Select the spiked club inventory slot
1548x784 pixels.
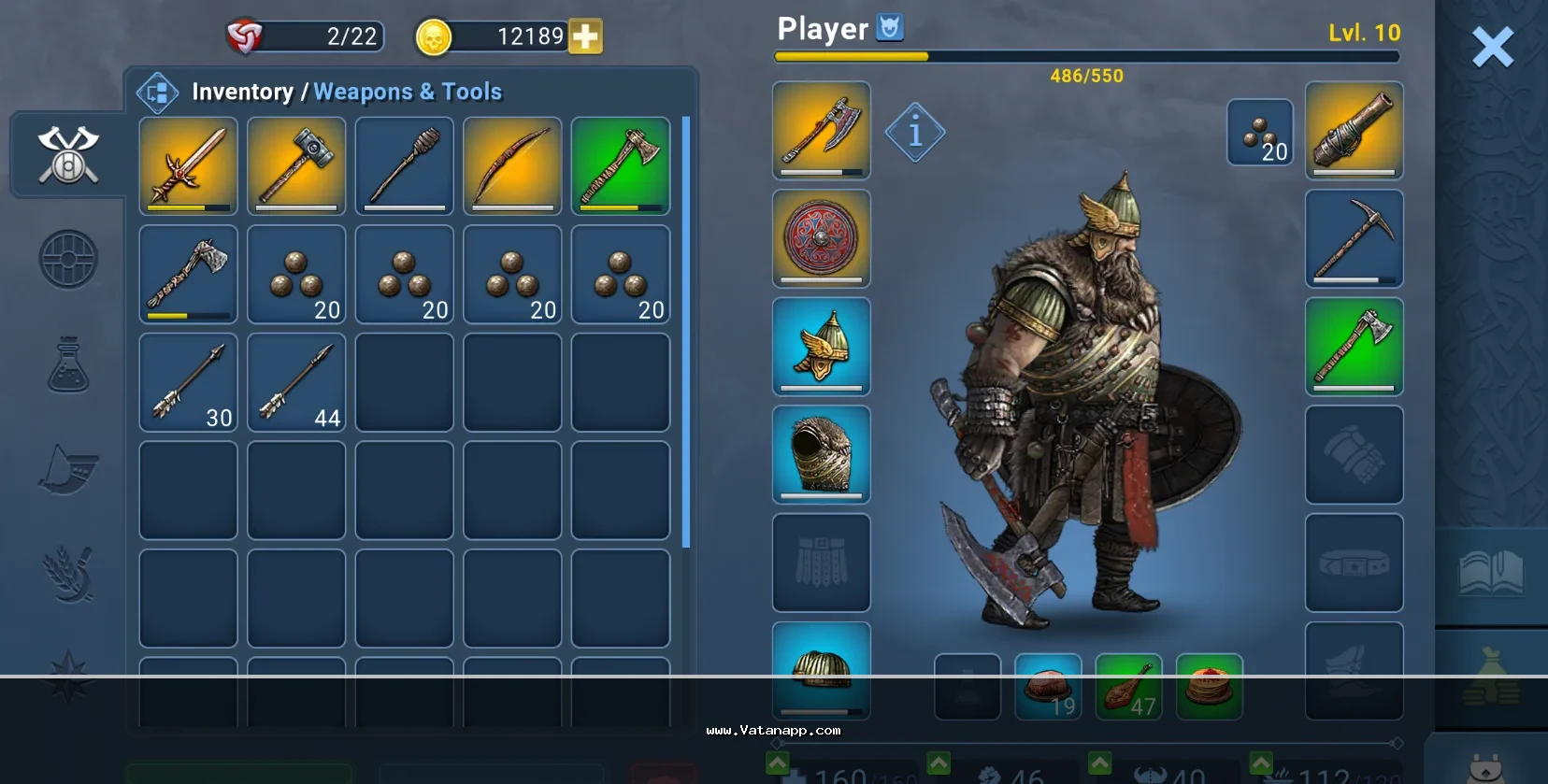pos(404,165)
